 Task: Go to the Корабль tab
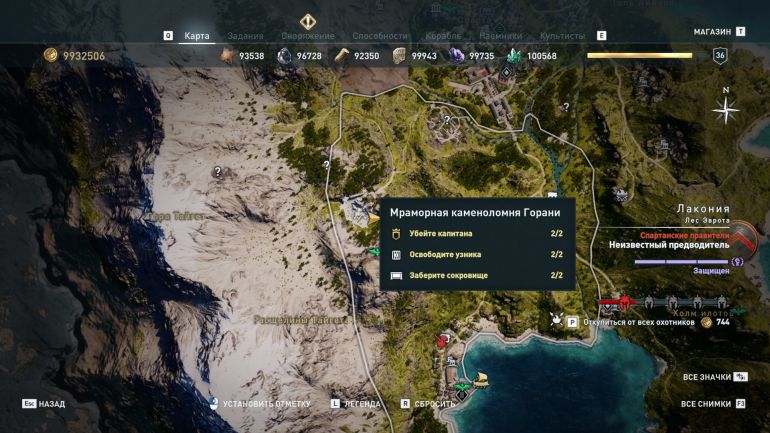pyautogui.click(x=443, y=36)
